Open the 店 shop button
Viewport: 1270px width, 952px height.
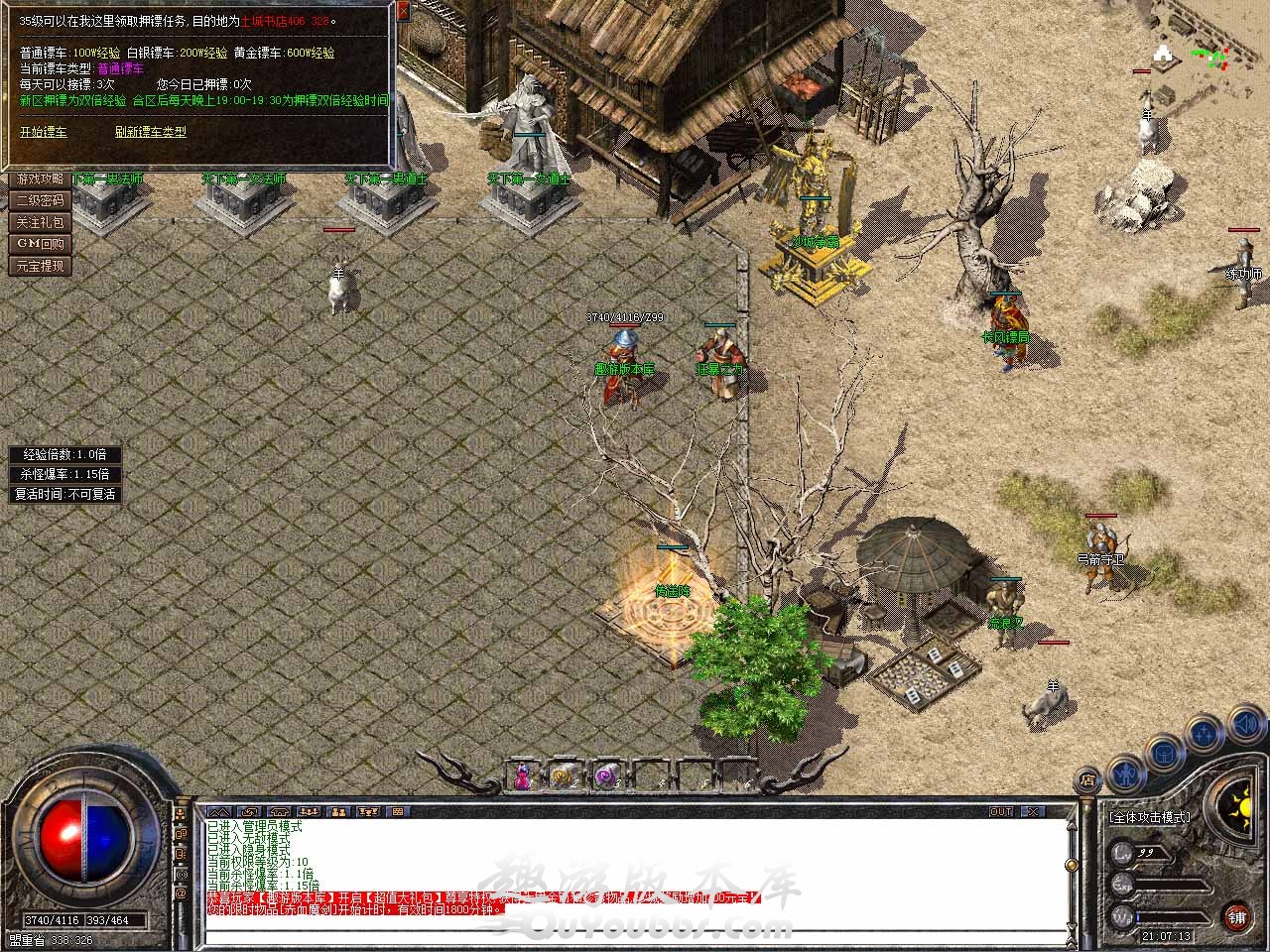coord(1088,778)
